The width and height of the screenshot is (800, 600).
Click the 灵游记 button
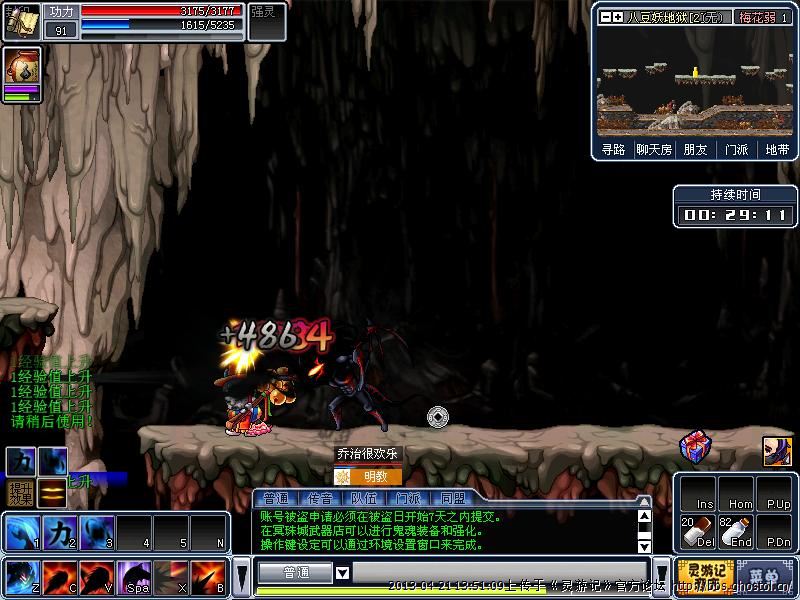click(x=701, y=574)
